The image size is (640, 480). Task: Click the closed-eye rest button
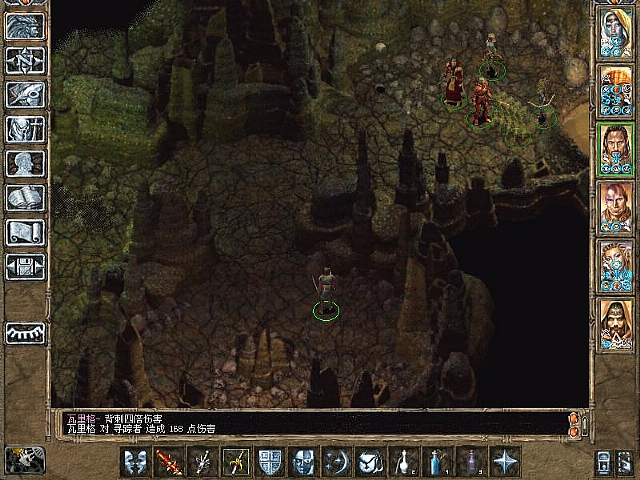[24, 333]
